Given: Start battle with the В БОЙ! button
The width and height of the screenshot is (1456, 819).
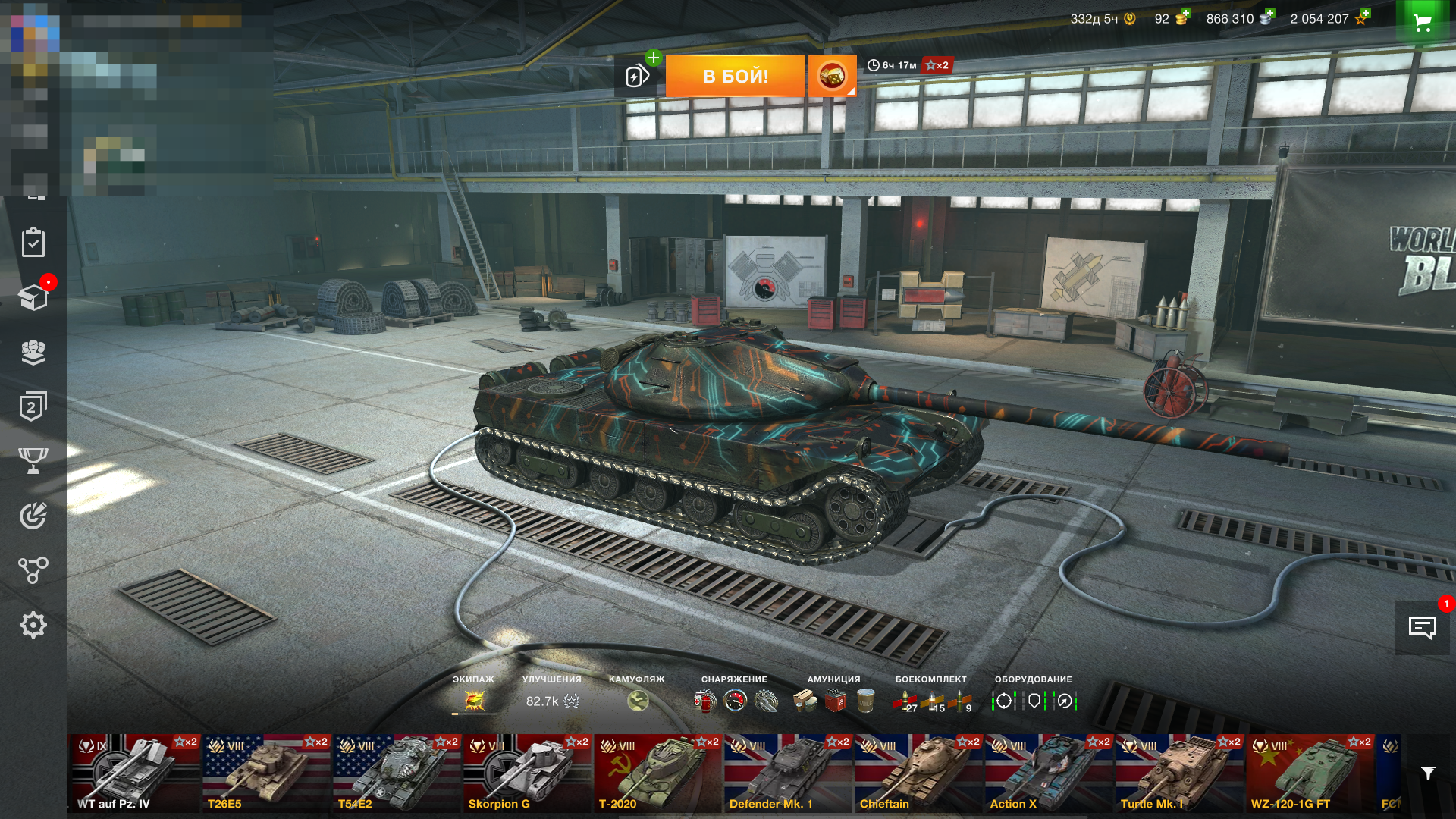Looking at the screenshot, I should (735, 76).
